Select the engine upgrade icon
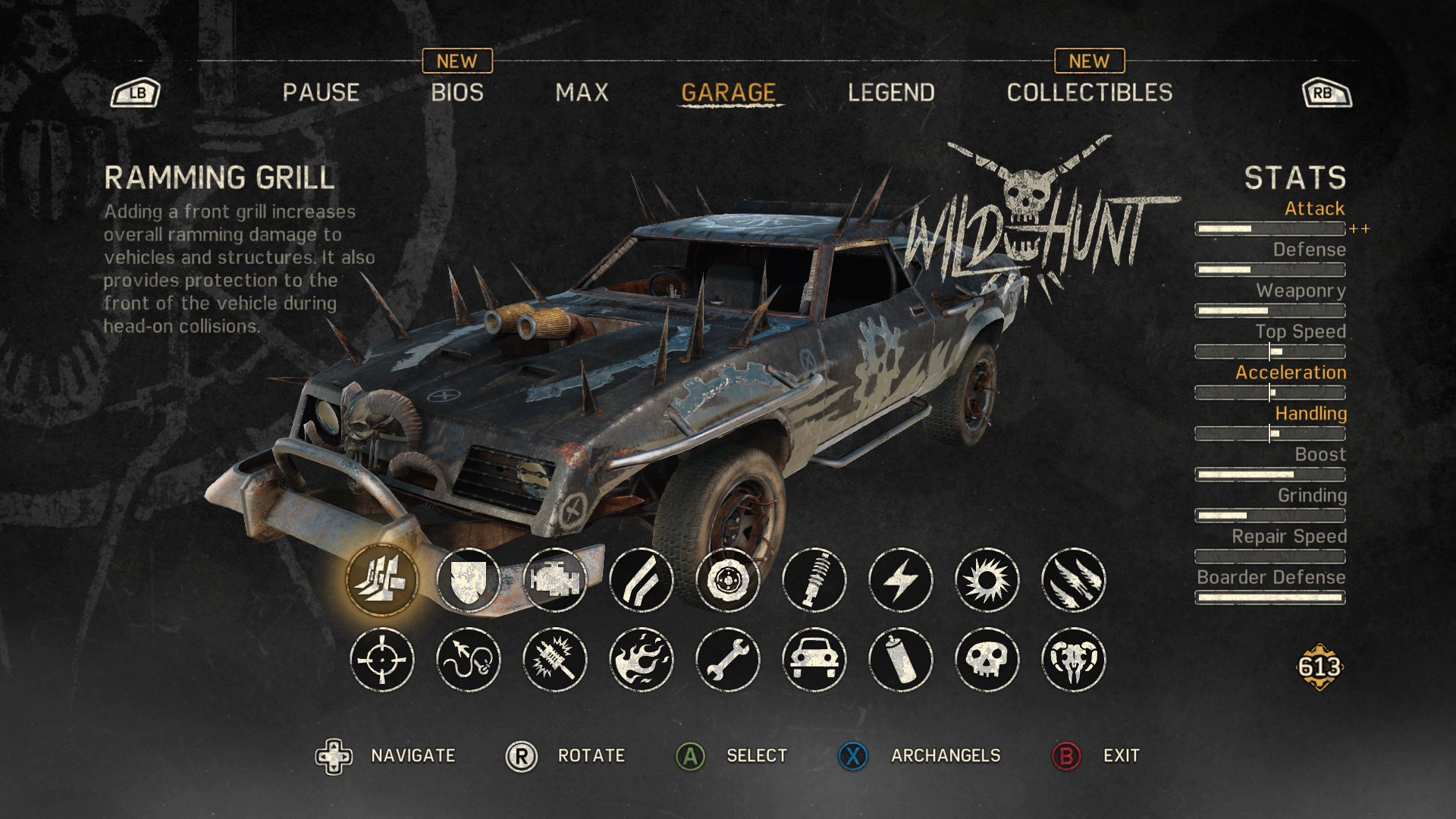Viewport: 1456px width, 819px height. point(555,580)
